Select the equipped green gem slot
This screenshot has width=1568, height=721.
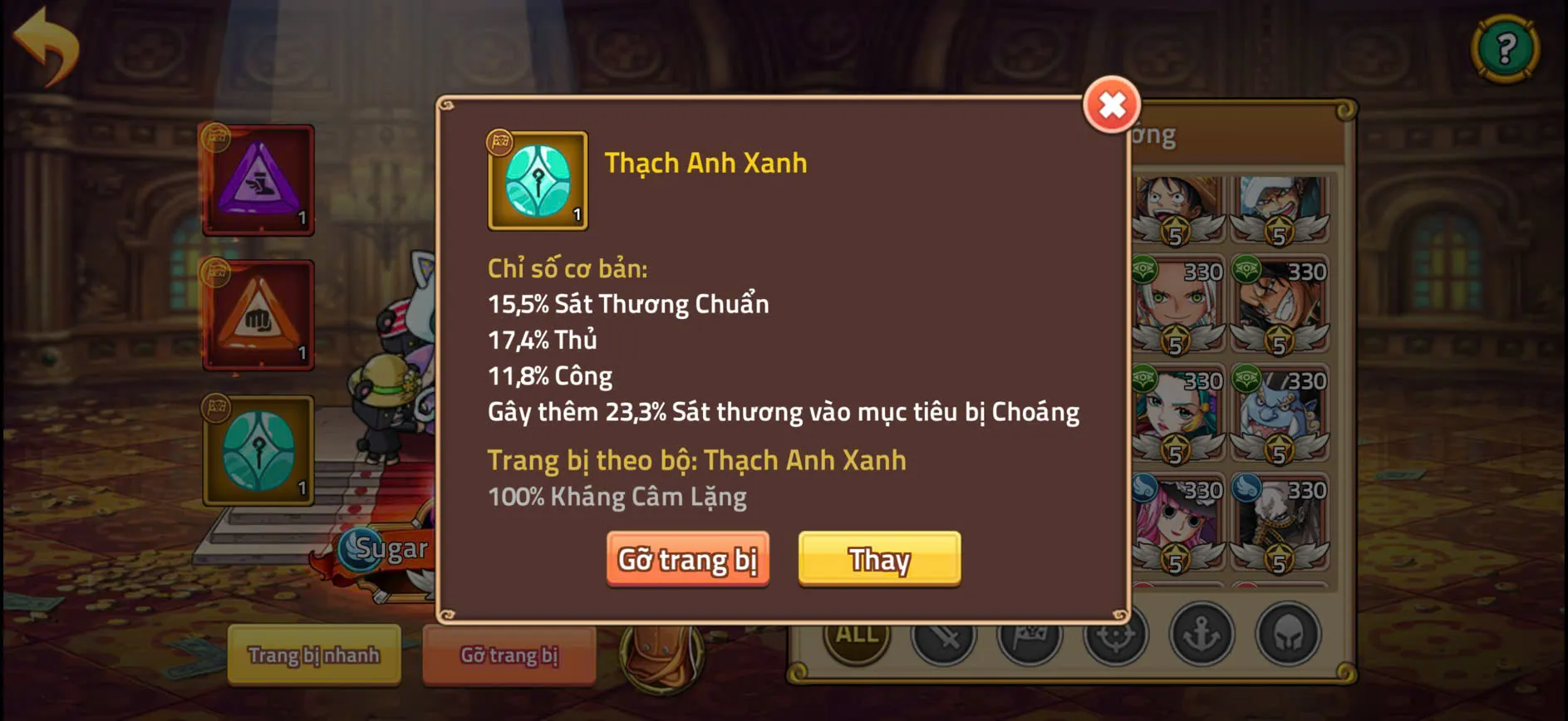click(258, 453)
